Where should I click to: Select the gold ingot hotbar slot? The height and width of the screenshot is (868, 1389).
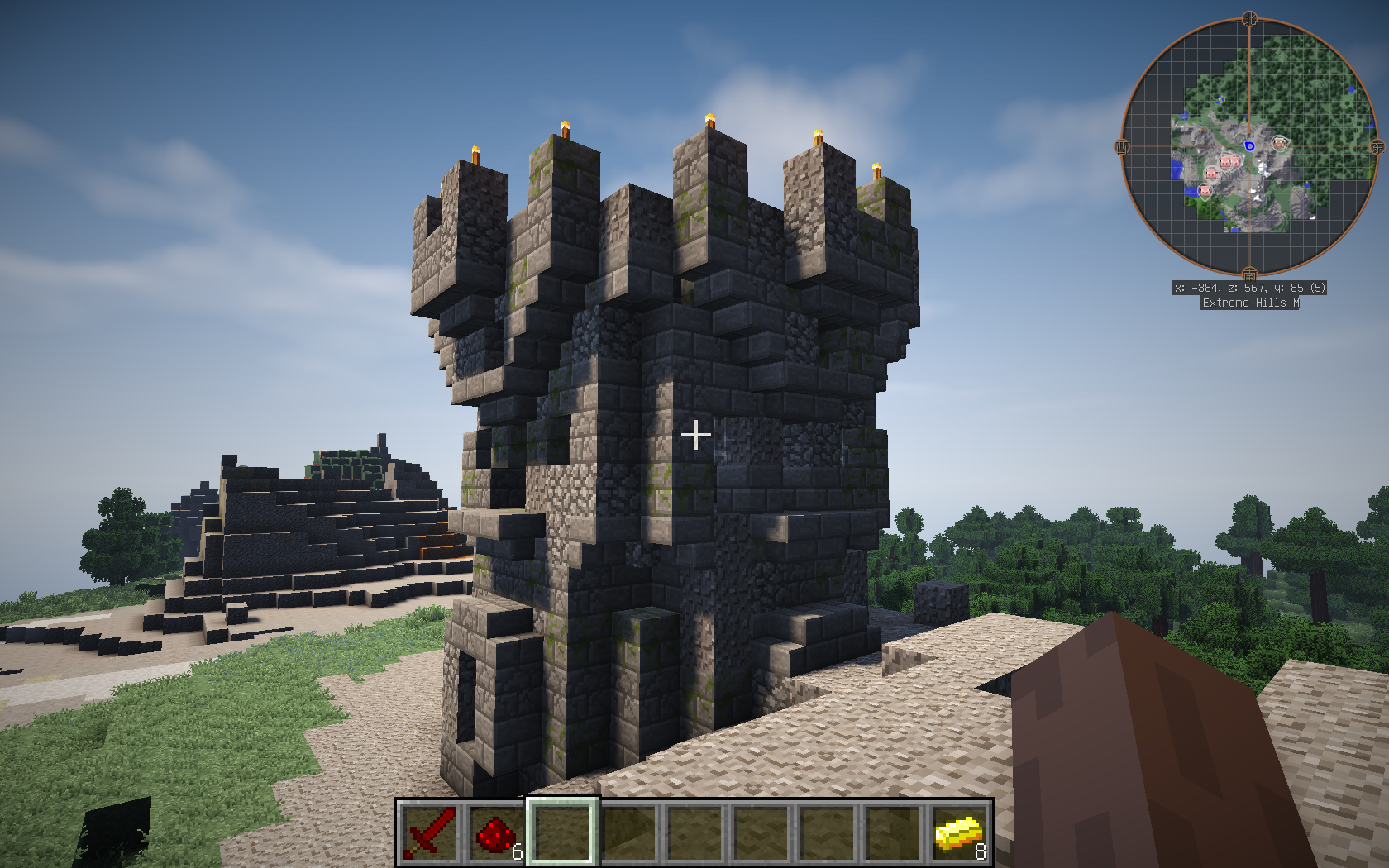coord(959,832)
